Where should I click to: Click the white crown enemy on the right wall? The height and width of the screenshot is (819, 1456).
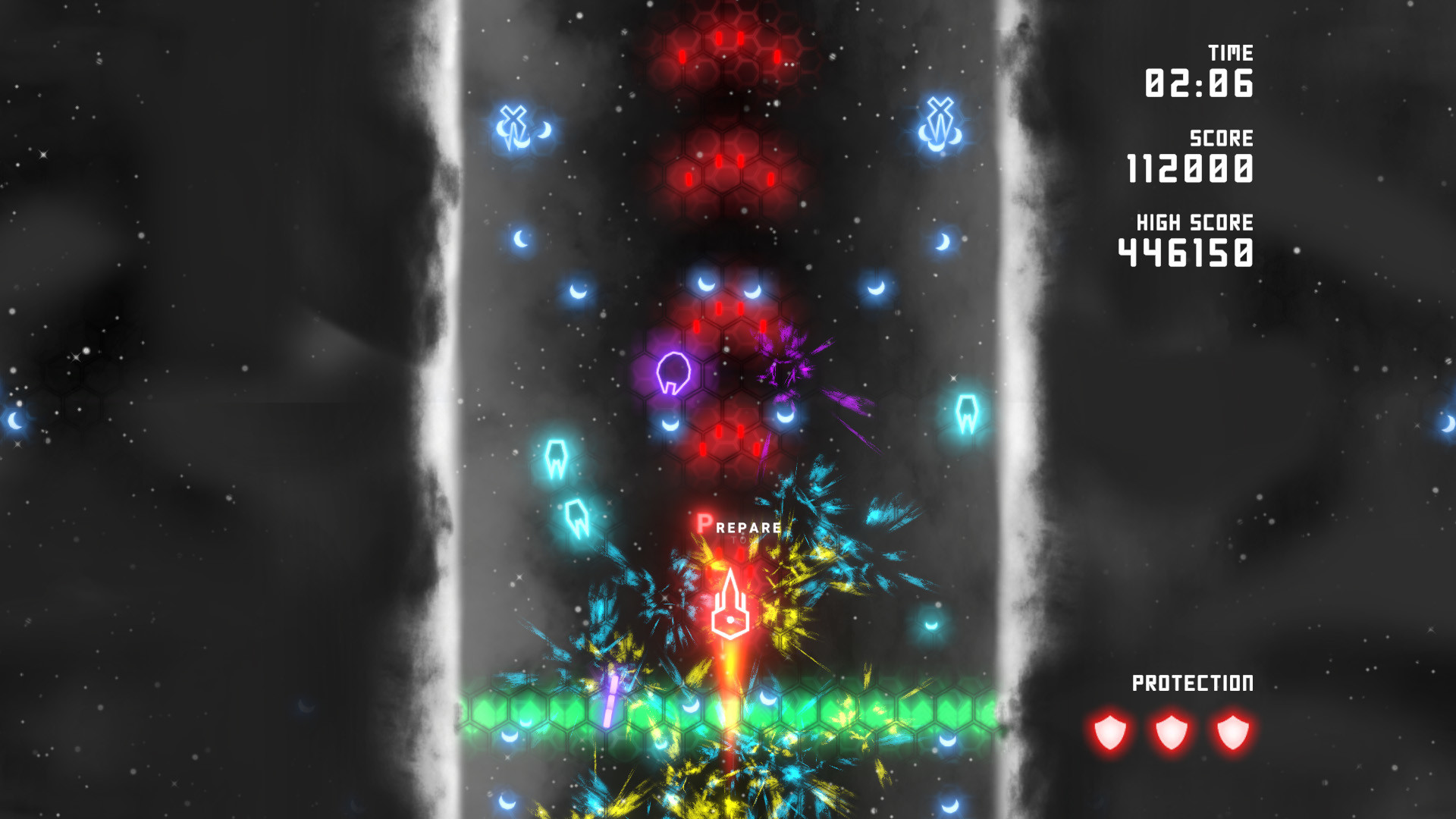pos(967,413)
